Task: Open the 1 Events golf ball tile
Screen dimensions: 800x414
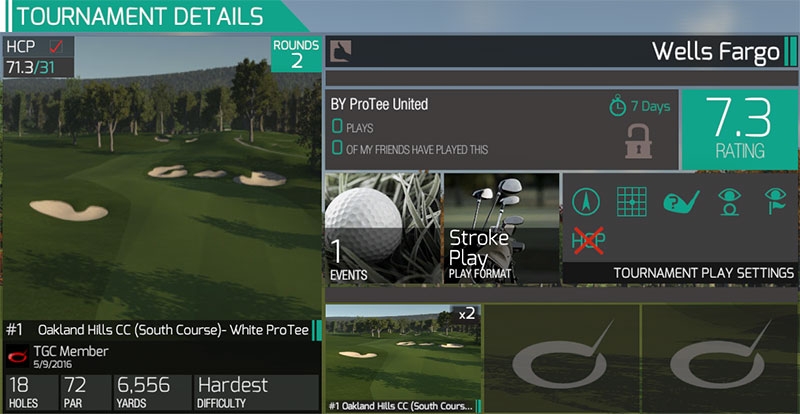Action: click(383, 227)
